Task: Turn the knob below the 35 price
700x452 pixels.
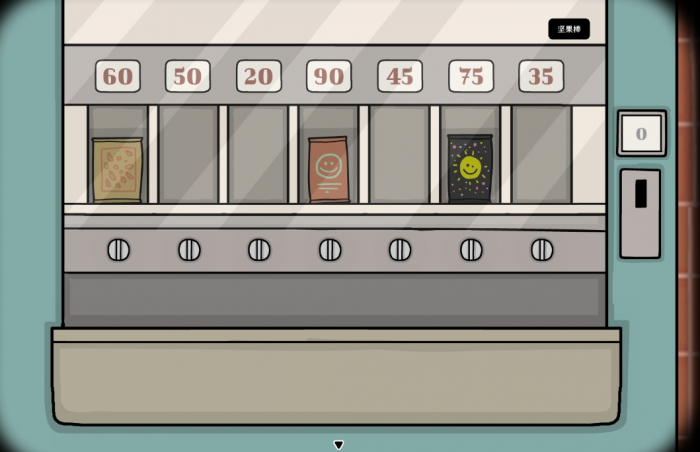Action: [542, 250]
